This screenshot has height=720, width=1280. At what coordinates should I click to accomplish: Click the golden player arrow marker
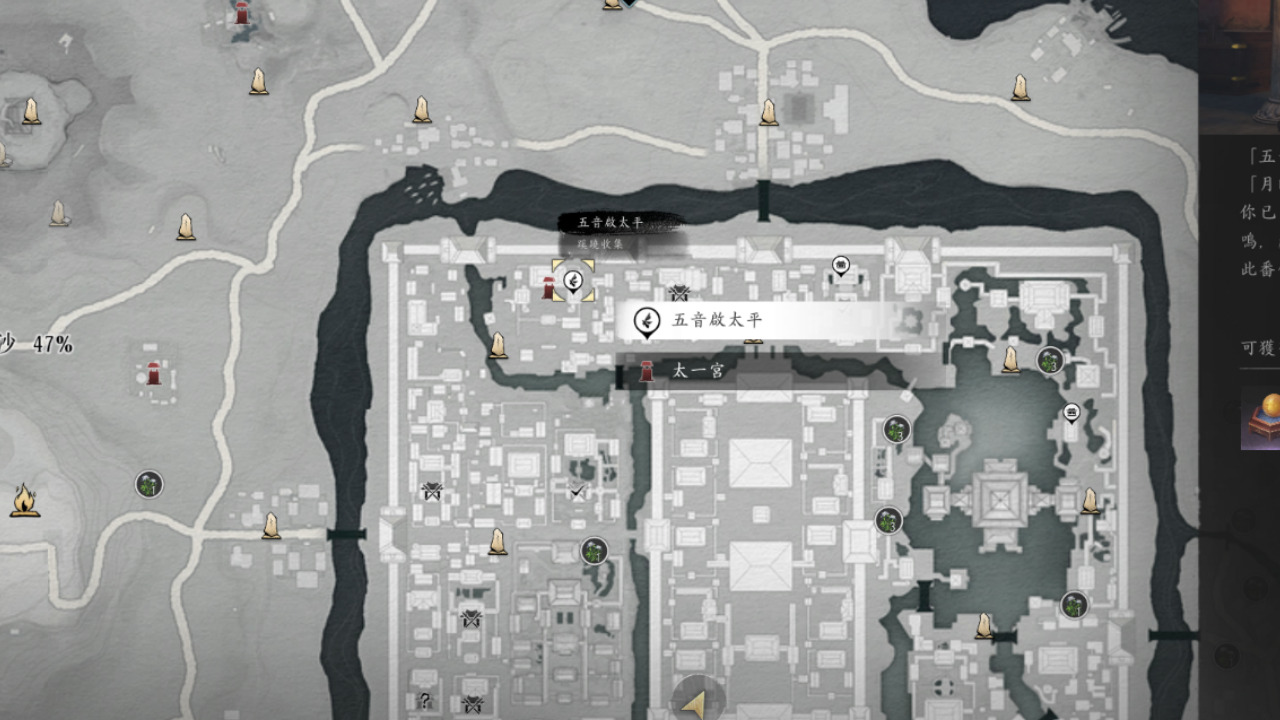(698, 702)
